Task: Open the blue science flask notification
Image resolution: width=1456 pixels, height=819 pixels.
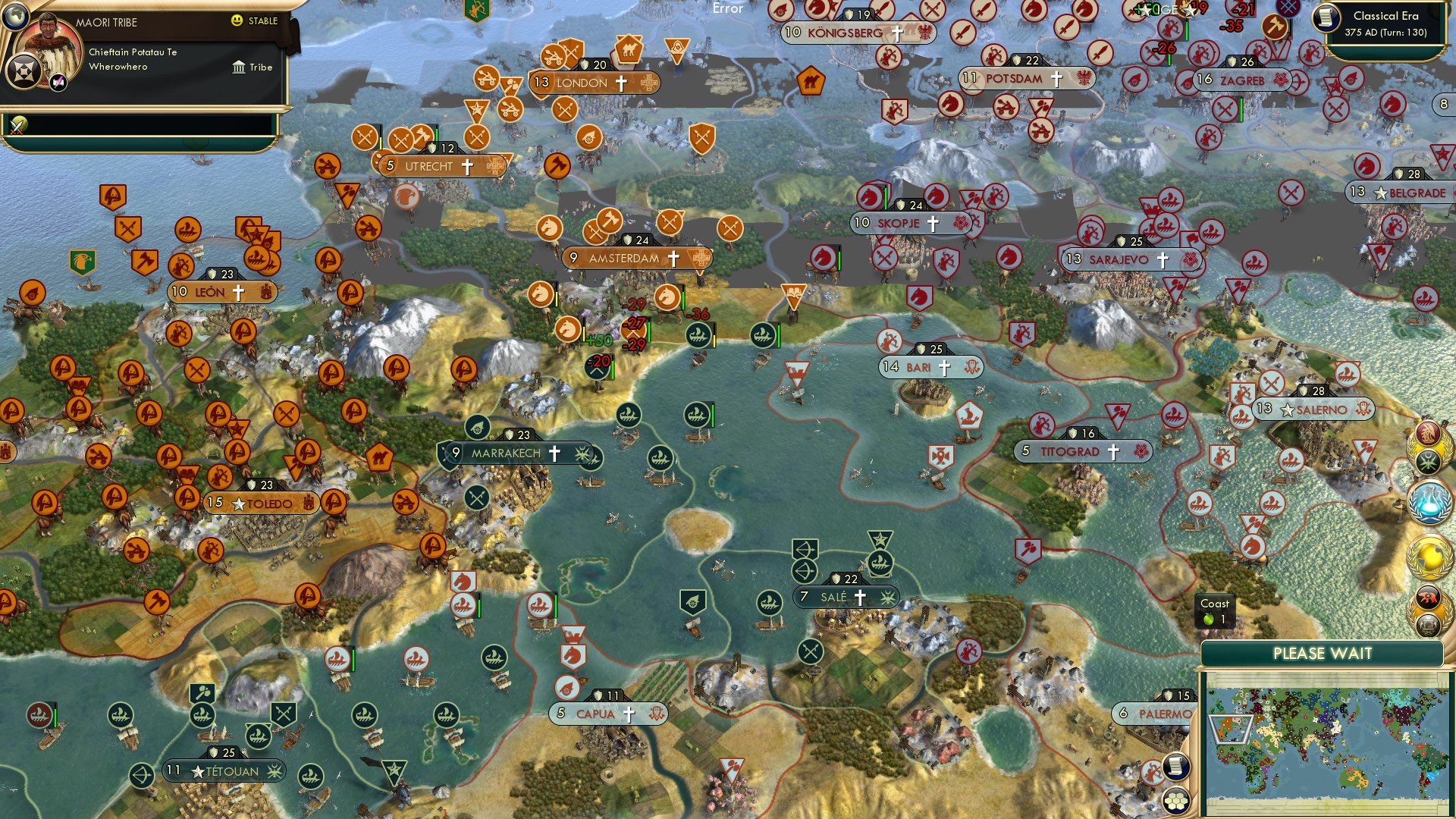Action: click(1429, 502)
